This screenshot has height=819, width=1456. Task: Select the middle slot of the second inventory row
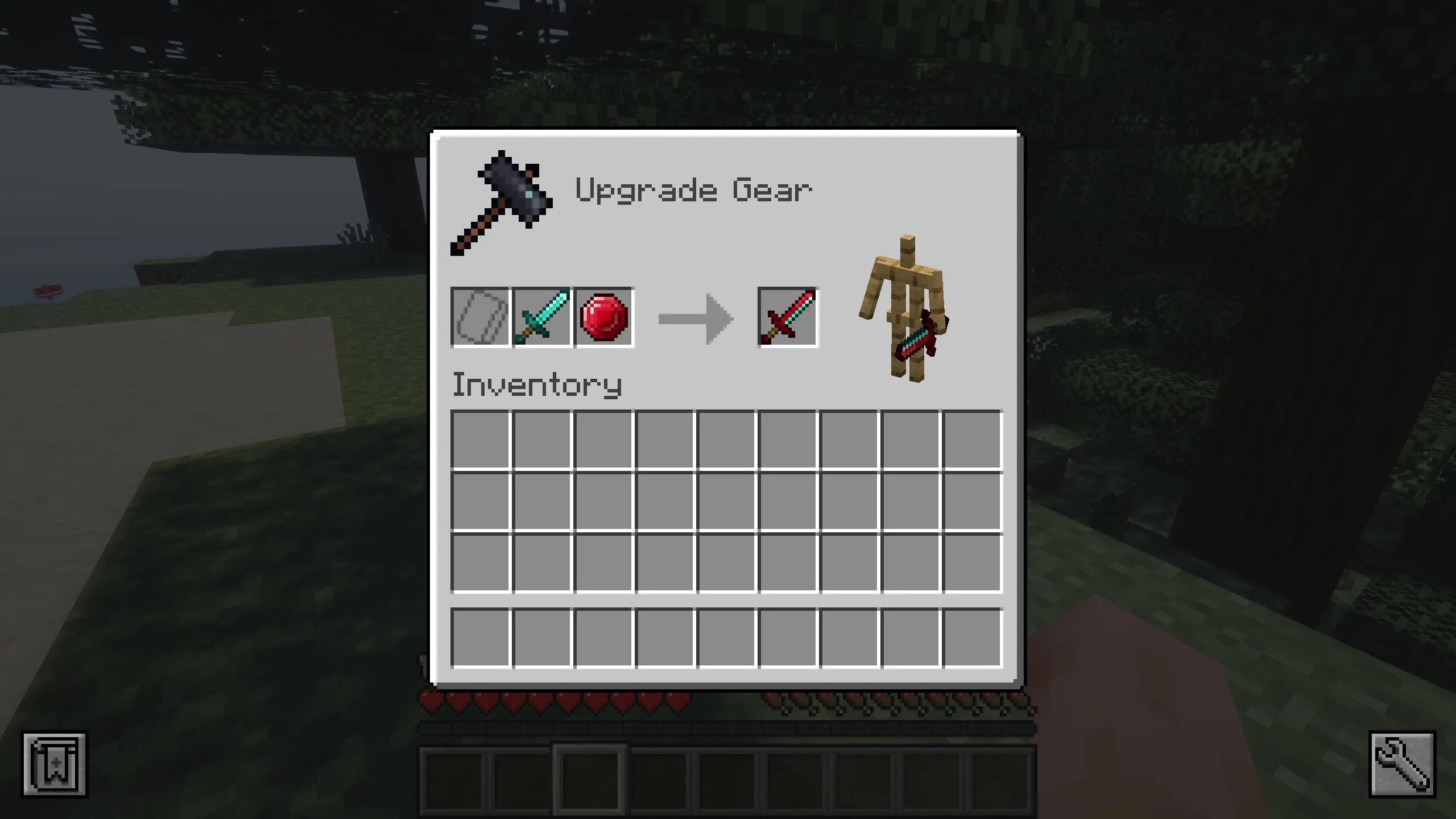[726, 500]
